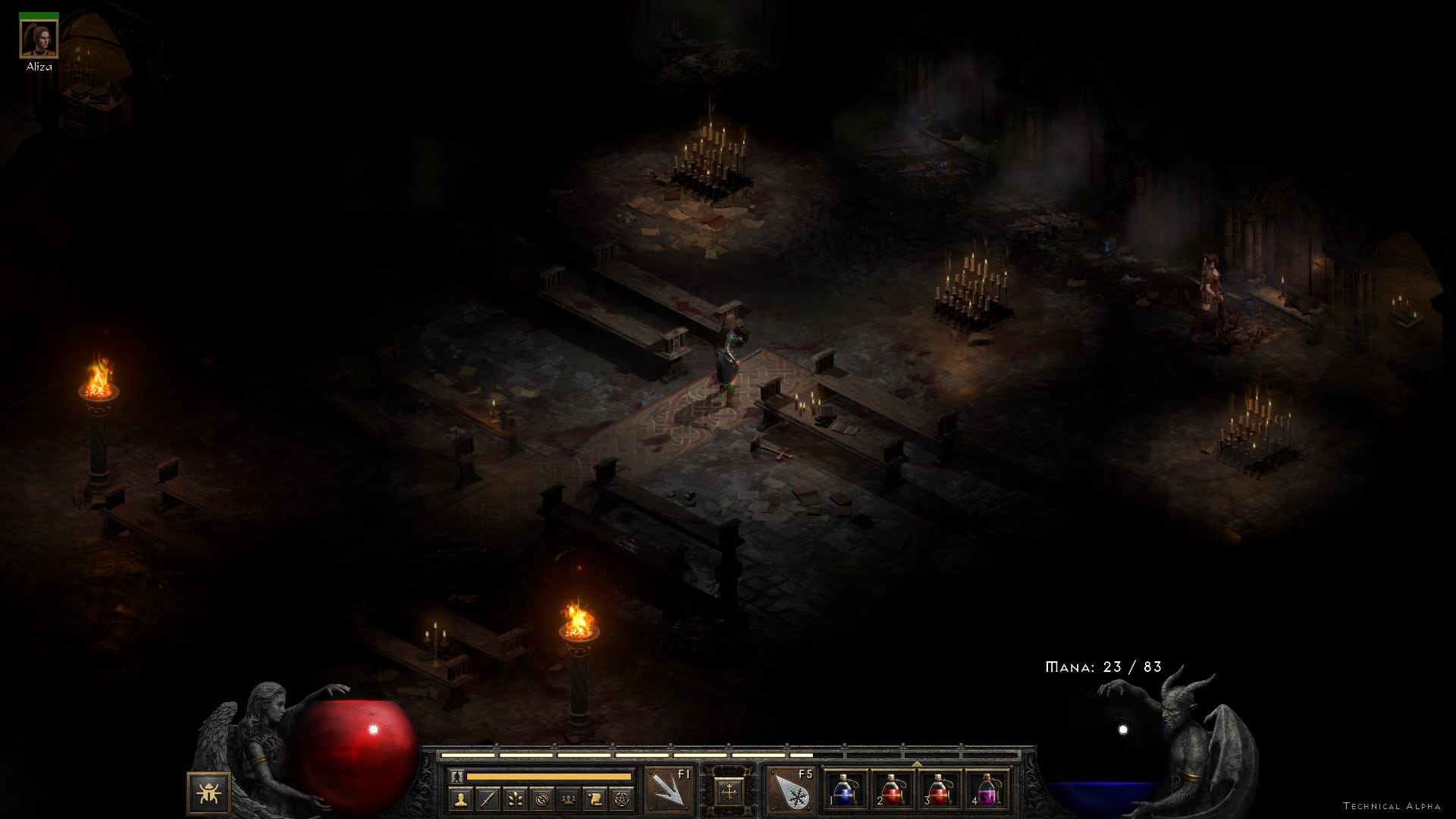Open the party group icon
The height and width of the screenshot is (819, 1456).
click(568, 799)
